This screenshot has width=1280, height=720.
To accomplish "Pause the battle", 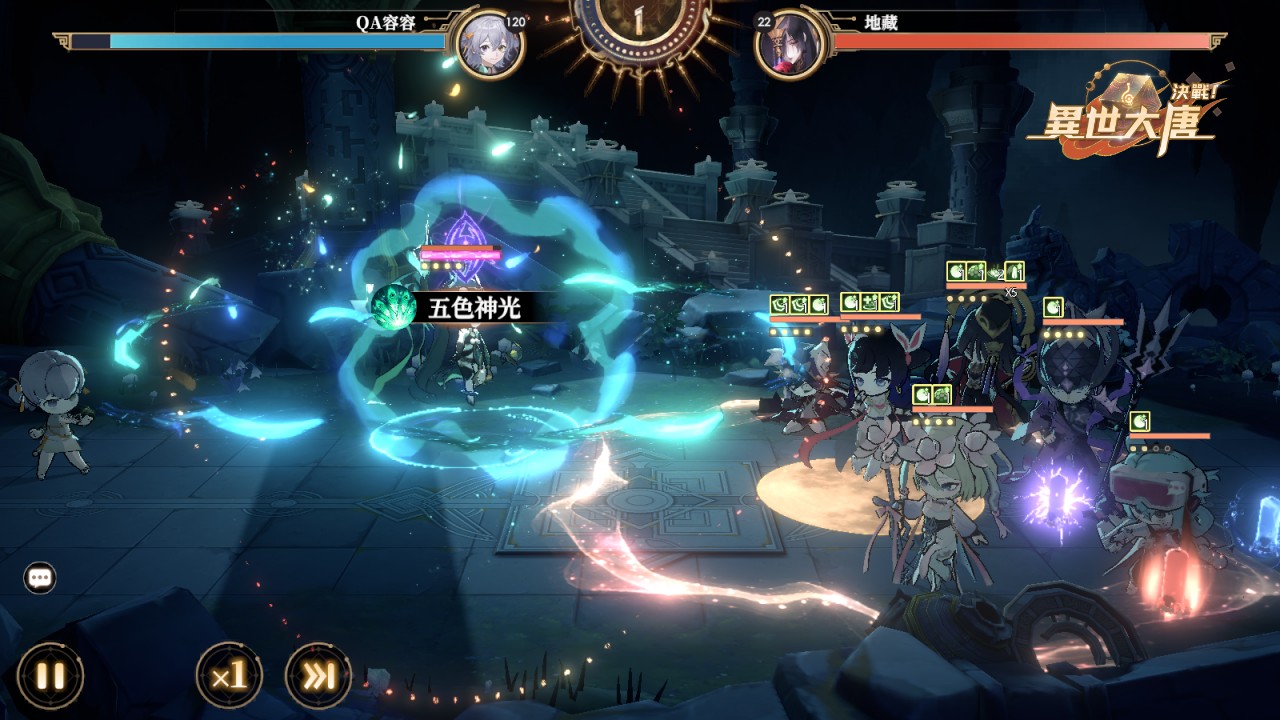I will 50,676.
